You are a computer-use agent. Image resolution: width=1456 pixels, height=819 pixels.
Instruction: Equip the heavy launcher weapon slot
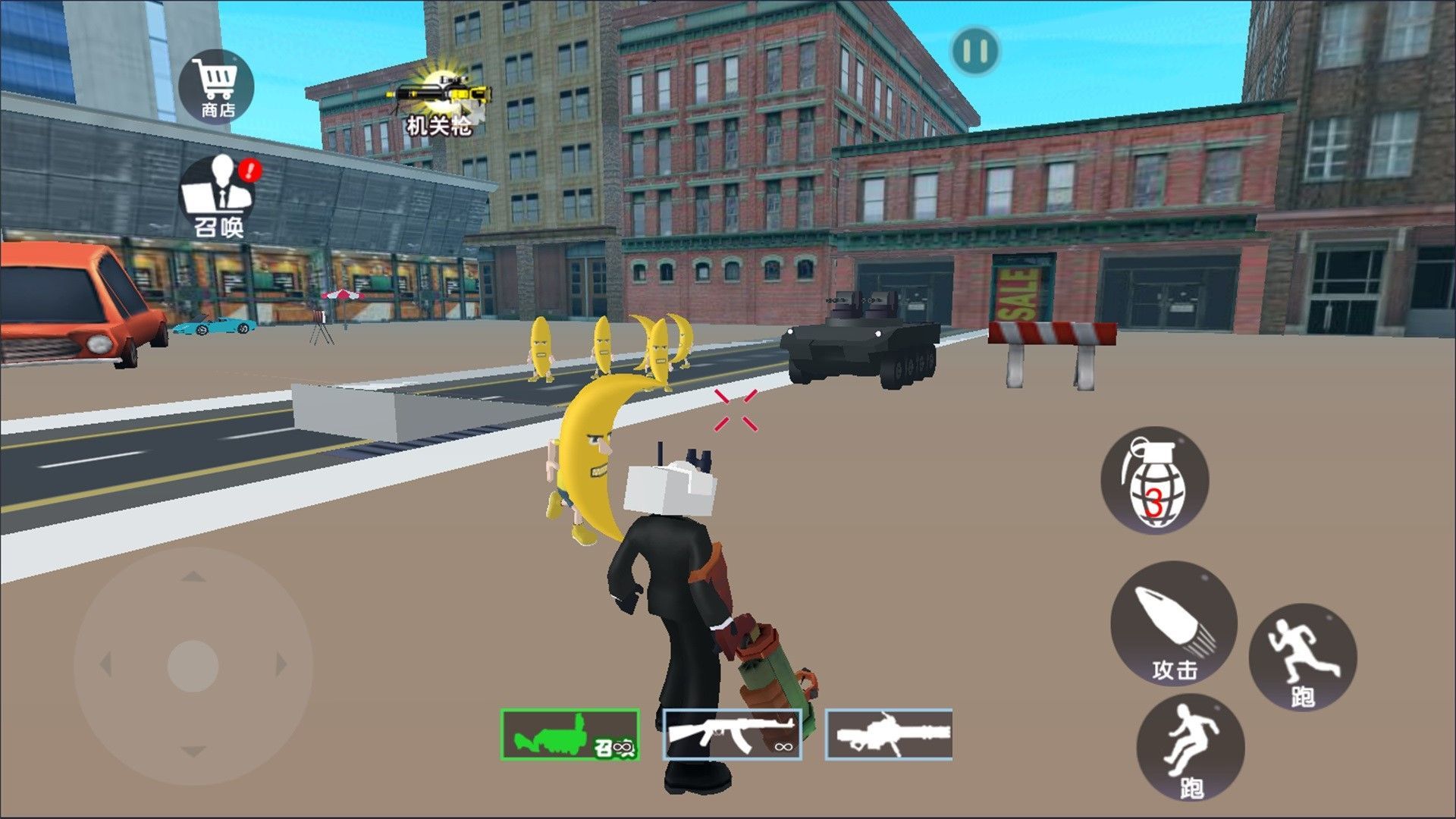pos(889,734)
